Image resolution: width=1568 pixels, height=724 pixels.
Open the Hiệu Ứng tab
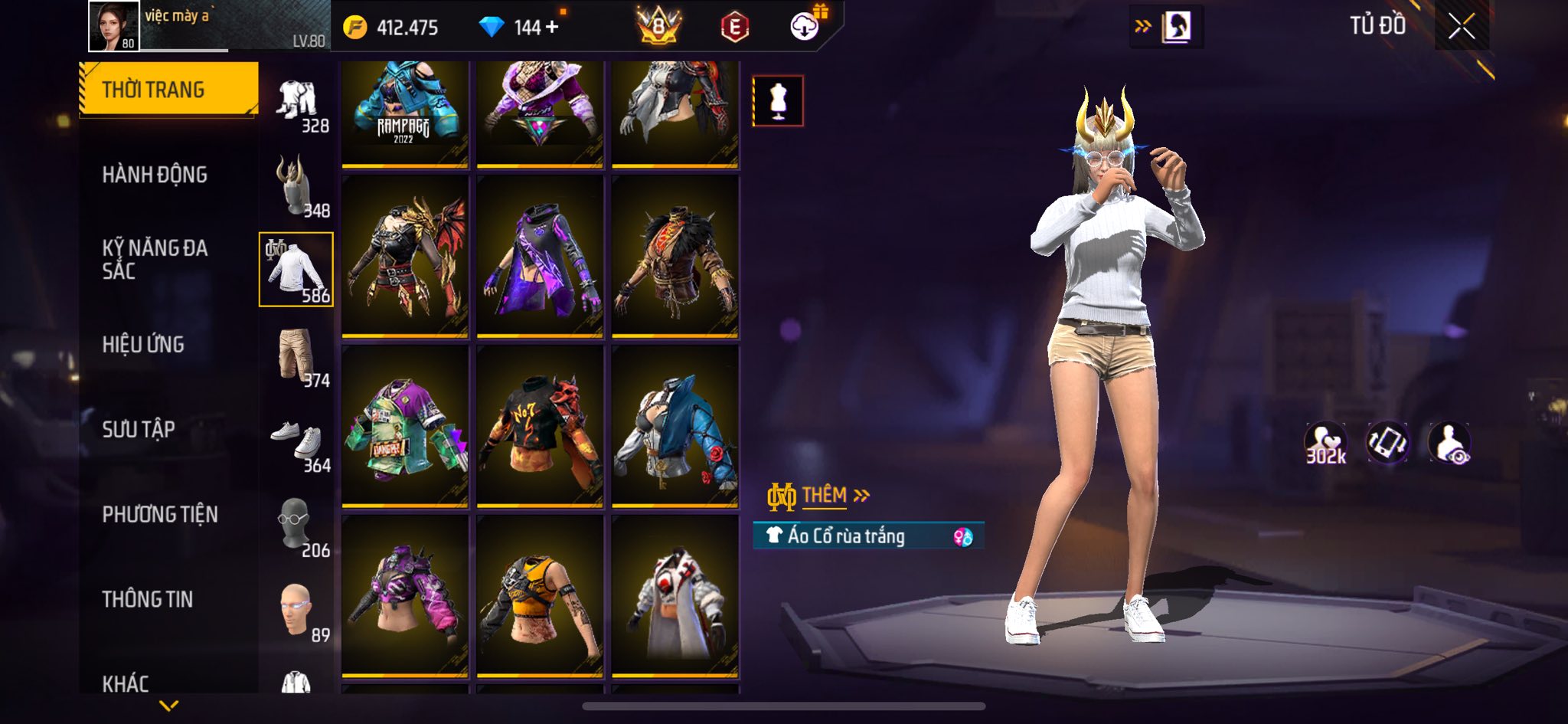point(143,345)
